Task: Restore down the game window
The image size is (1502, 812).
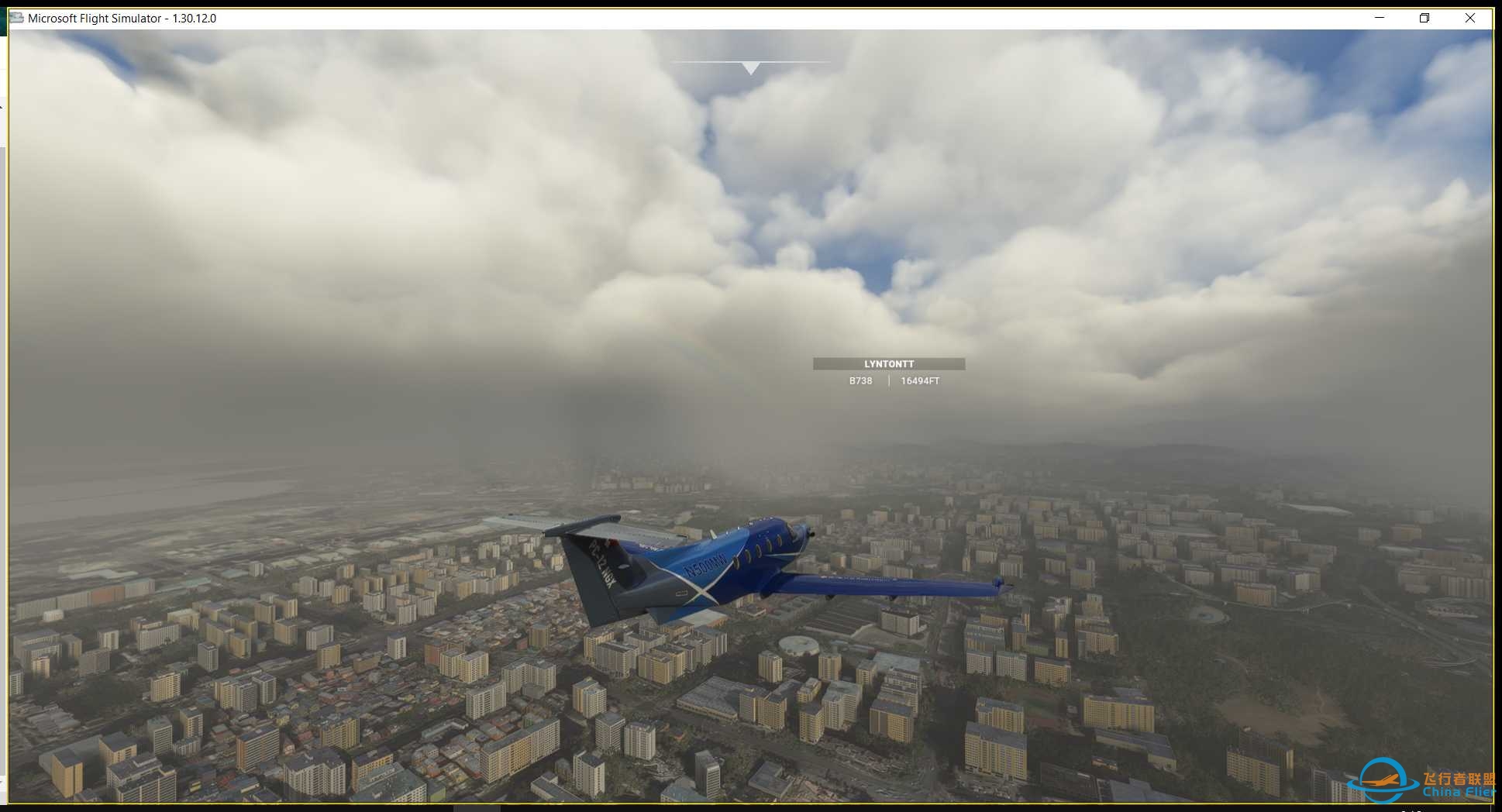Action: 1424,18
